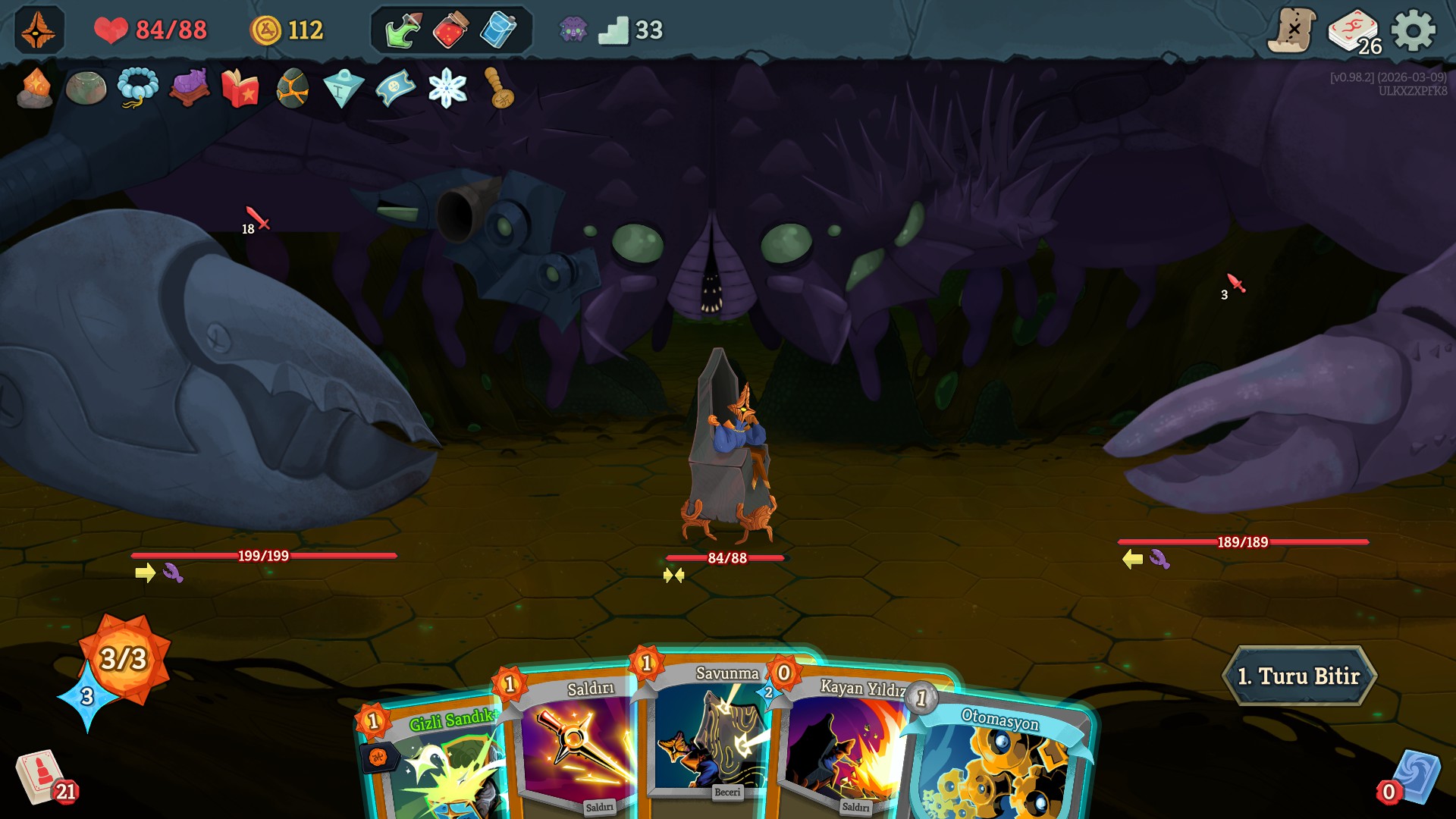Use the green potion in first slot
This screenshot has width=1456, height=819.
coord(403,31)
